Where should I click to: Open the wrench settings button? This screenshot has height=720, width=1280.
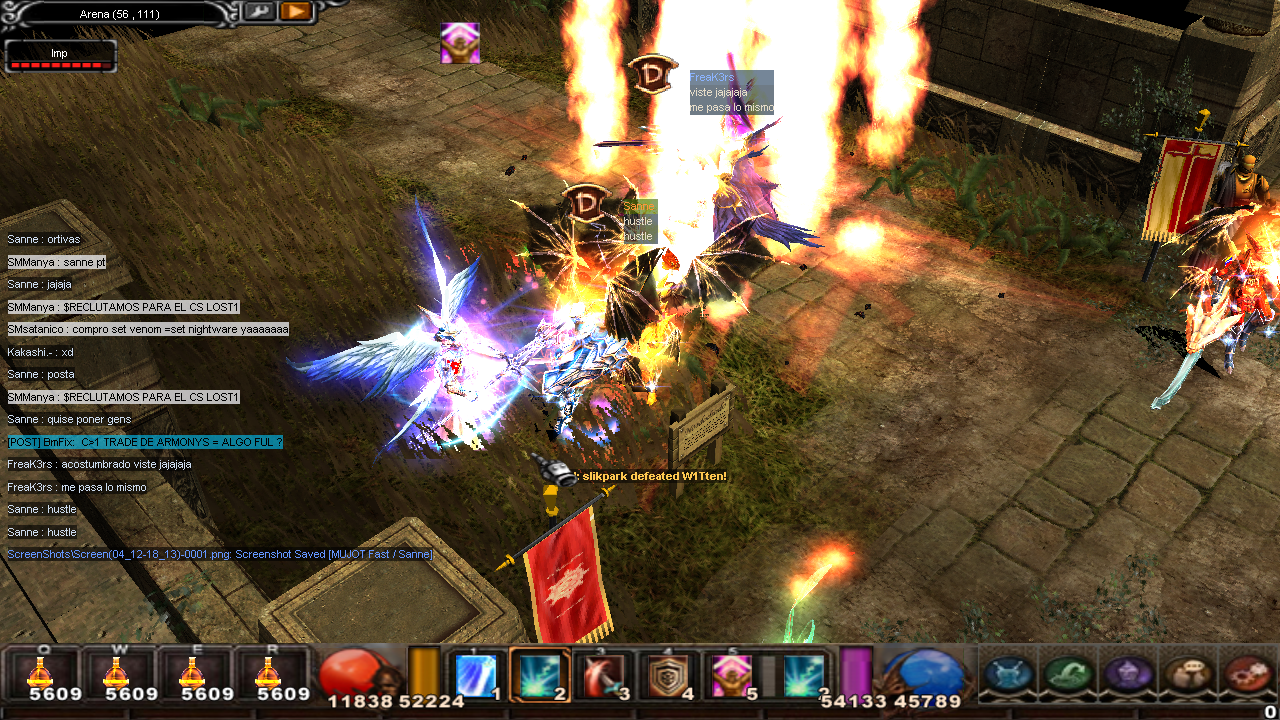pyautogui.click(x=259, y=12)
